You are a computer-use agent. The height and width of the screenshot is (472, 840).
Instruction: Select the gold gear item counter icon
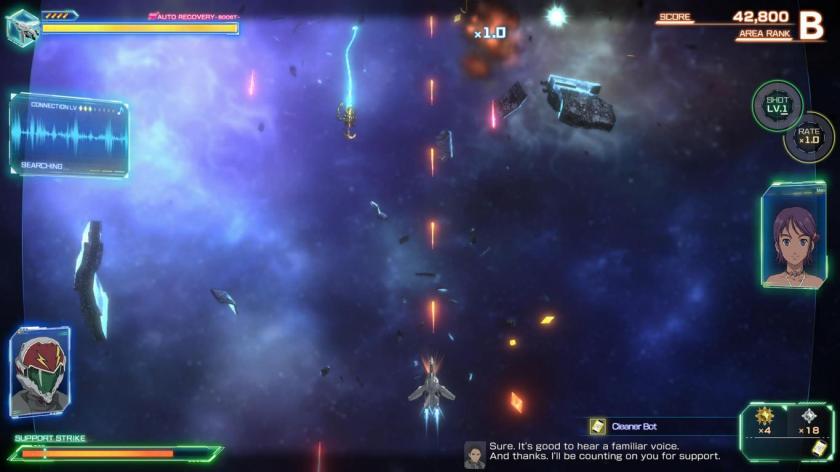pos(765,416)
